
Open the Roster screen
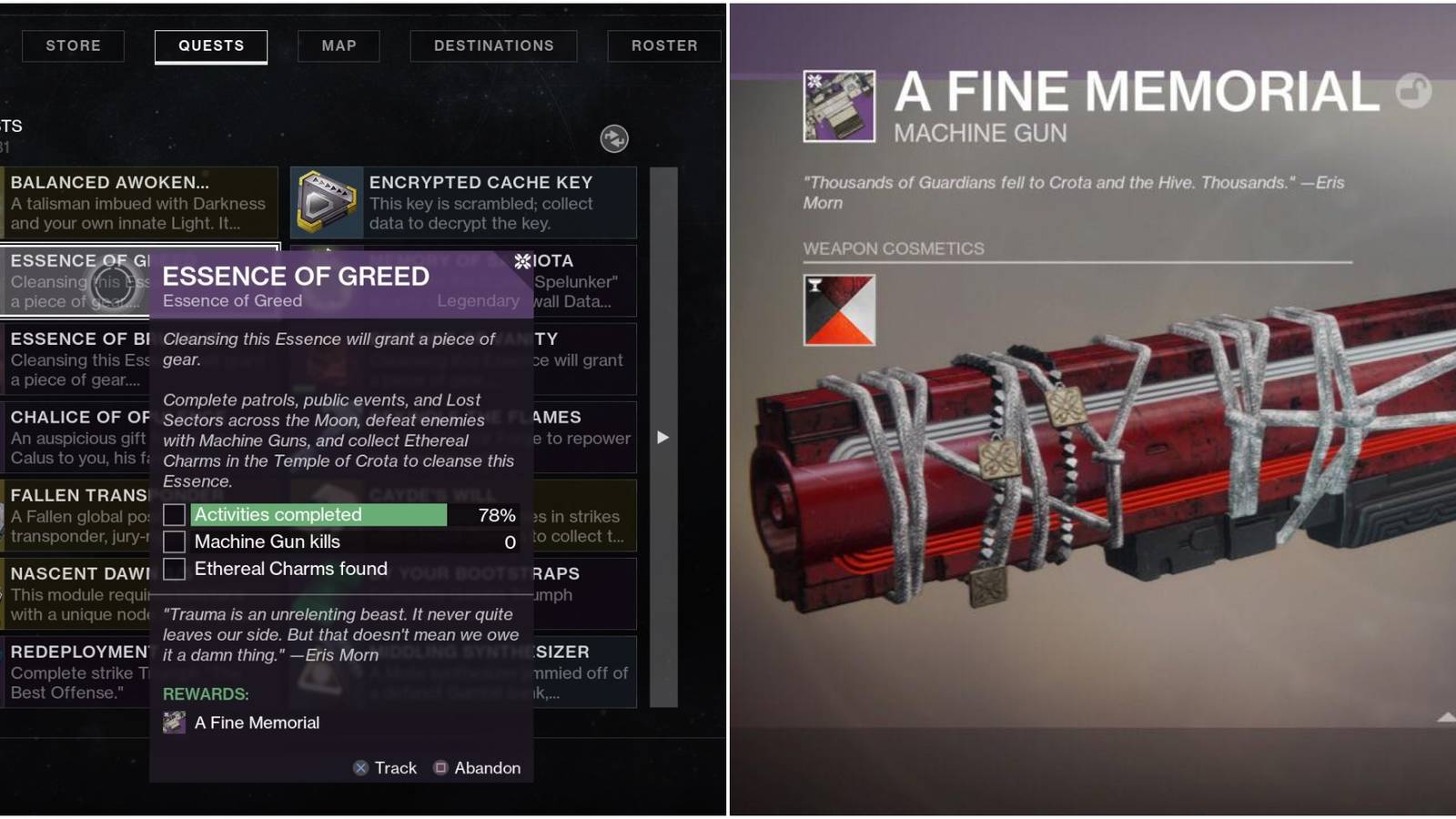[x=663, y=45]
